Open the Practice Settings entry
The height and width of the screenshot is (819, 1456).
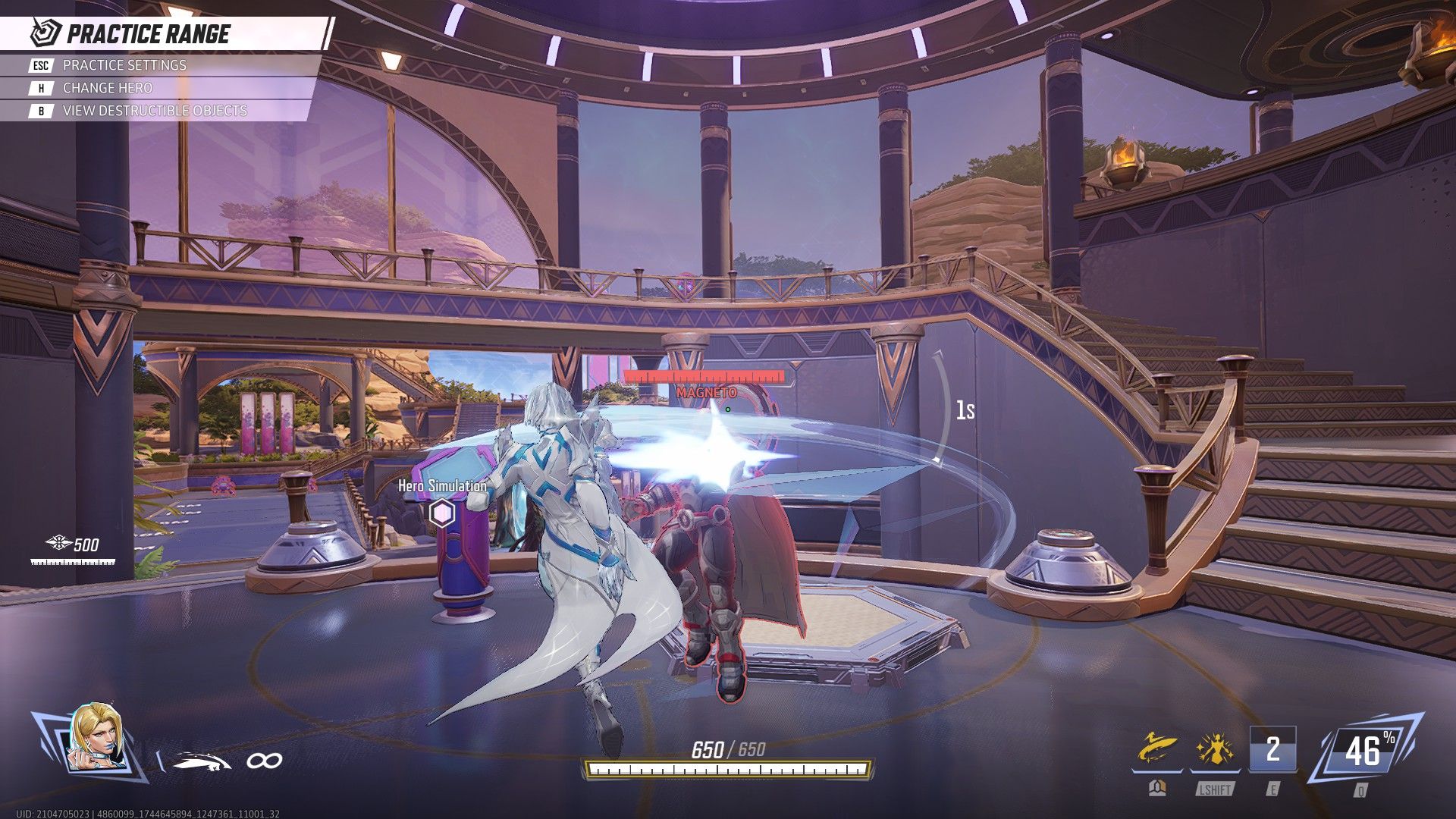point(124,65)
